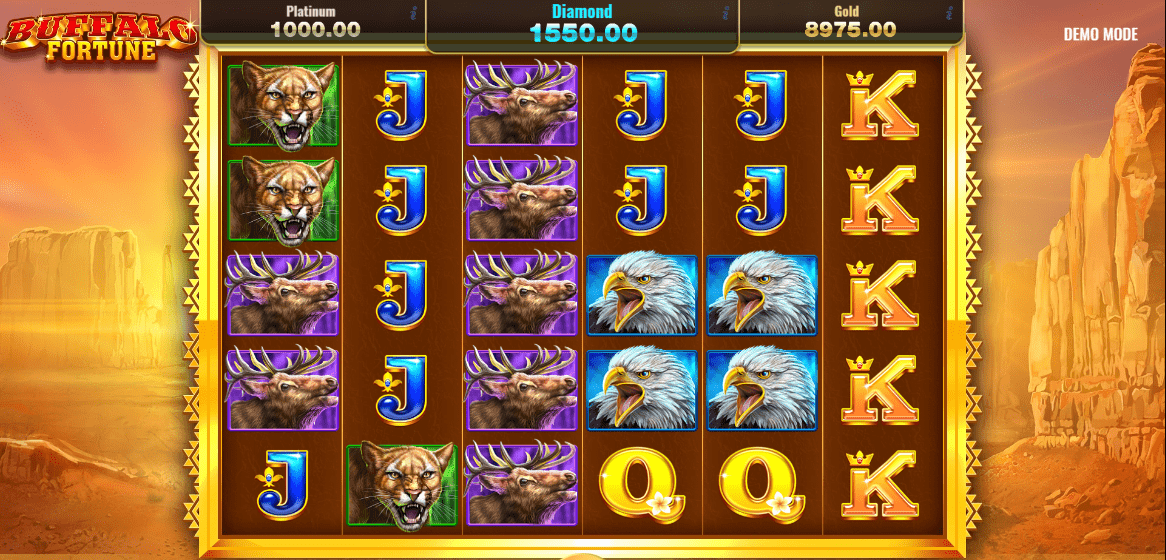The image size is (1166, 560).
Task: Open the small icon on the Diamond jackpot panel
Action: coord(724,14)
